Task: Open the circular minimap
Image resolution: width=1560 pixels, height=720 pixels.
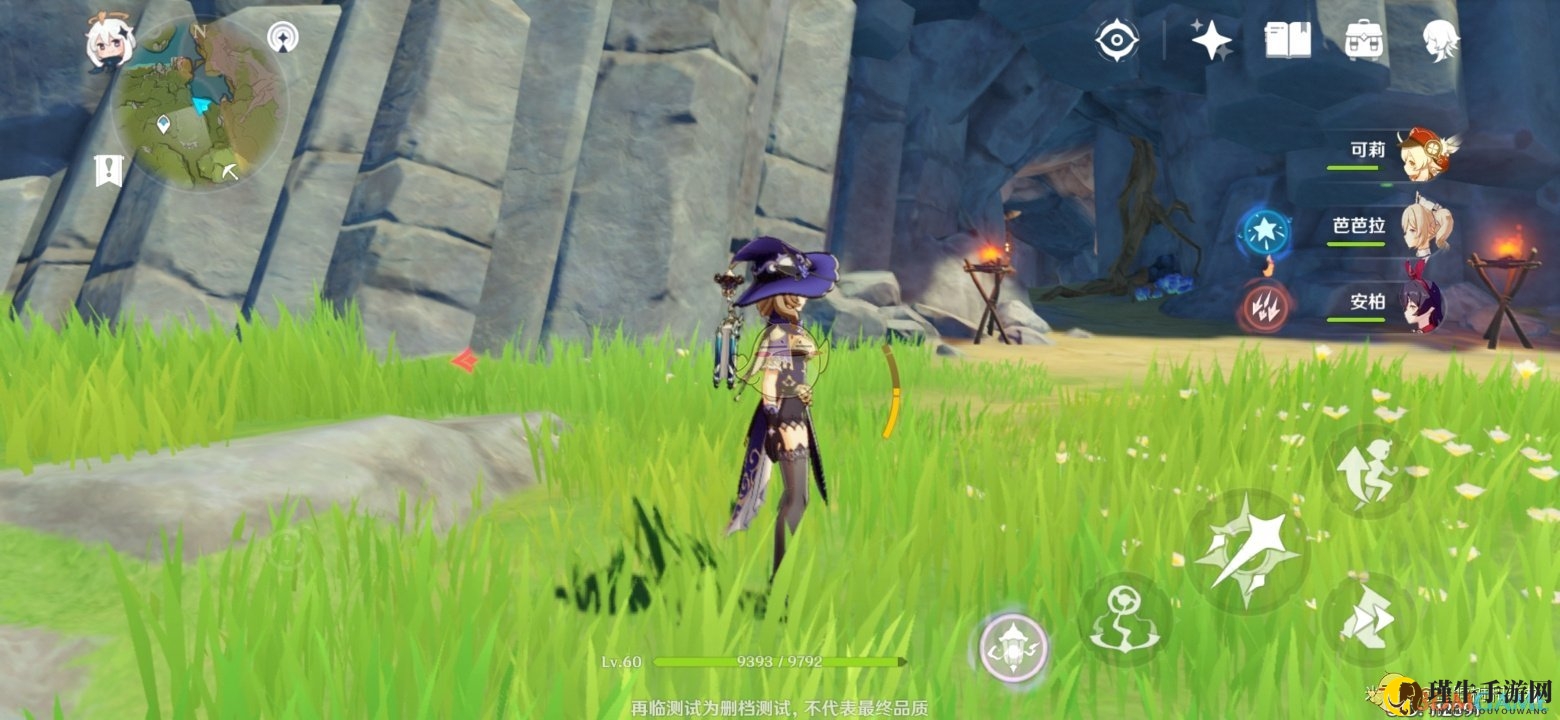Action: (x=200, y=104)
